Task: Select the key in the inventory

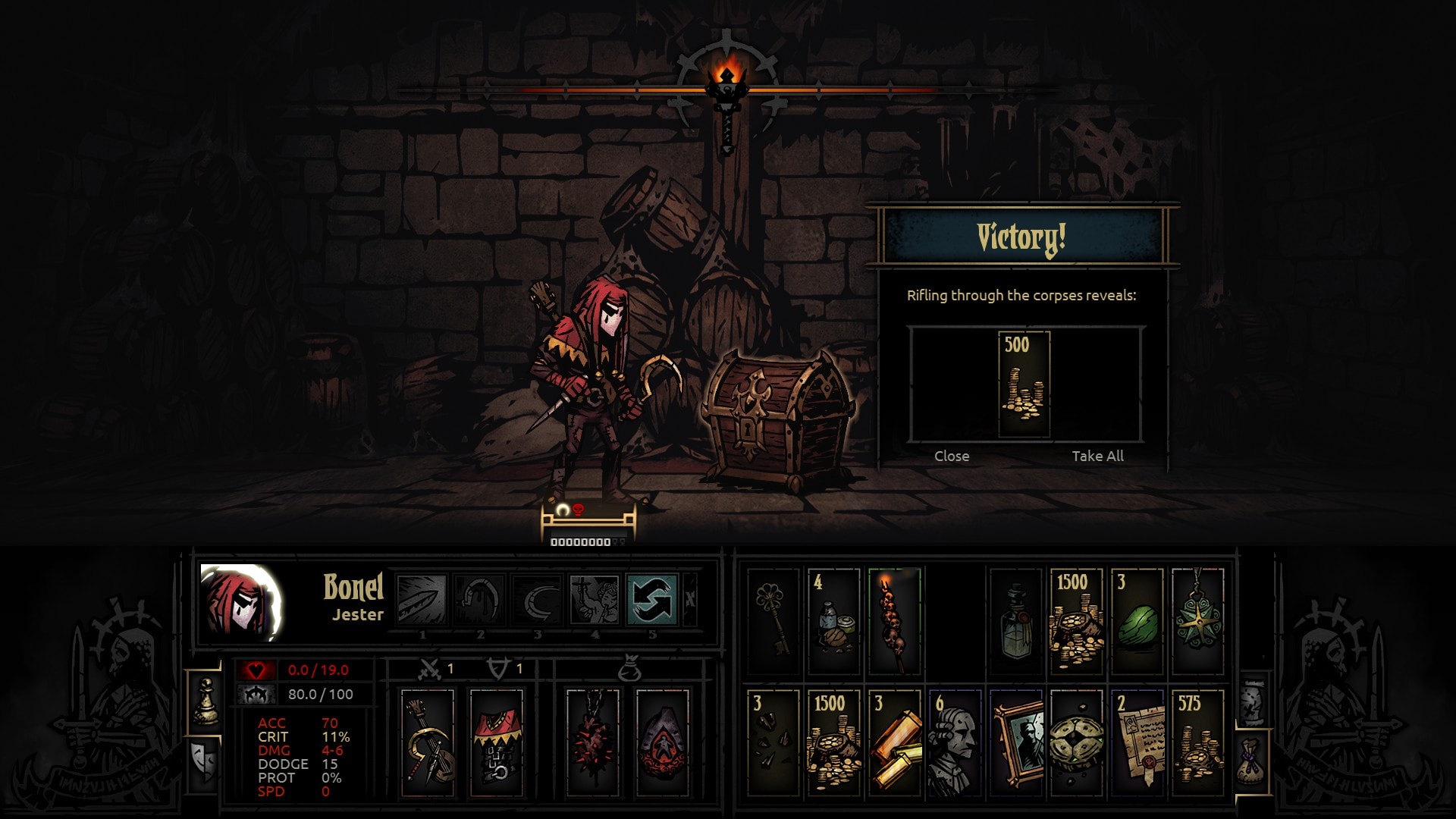Action: [773, 622]
